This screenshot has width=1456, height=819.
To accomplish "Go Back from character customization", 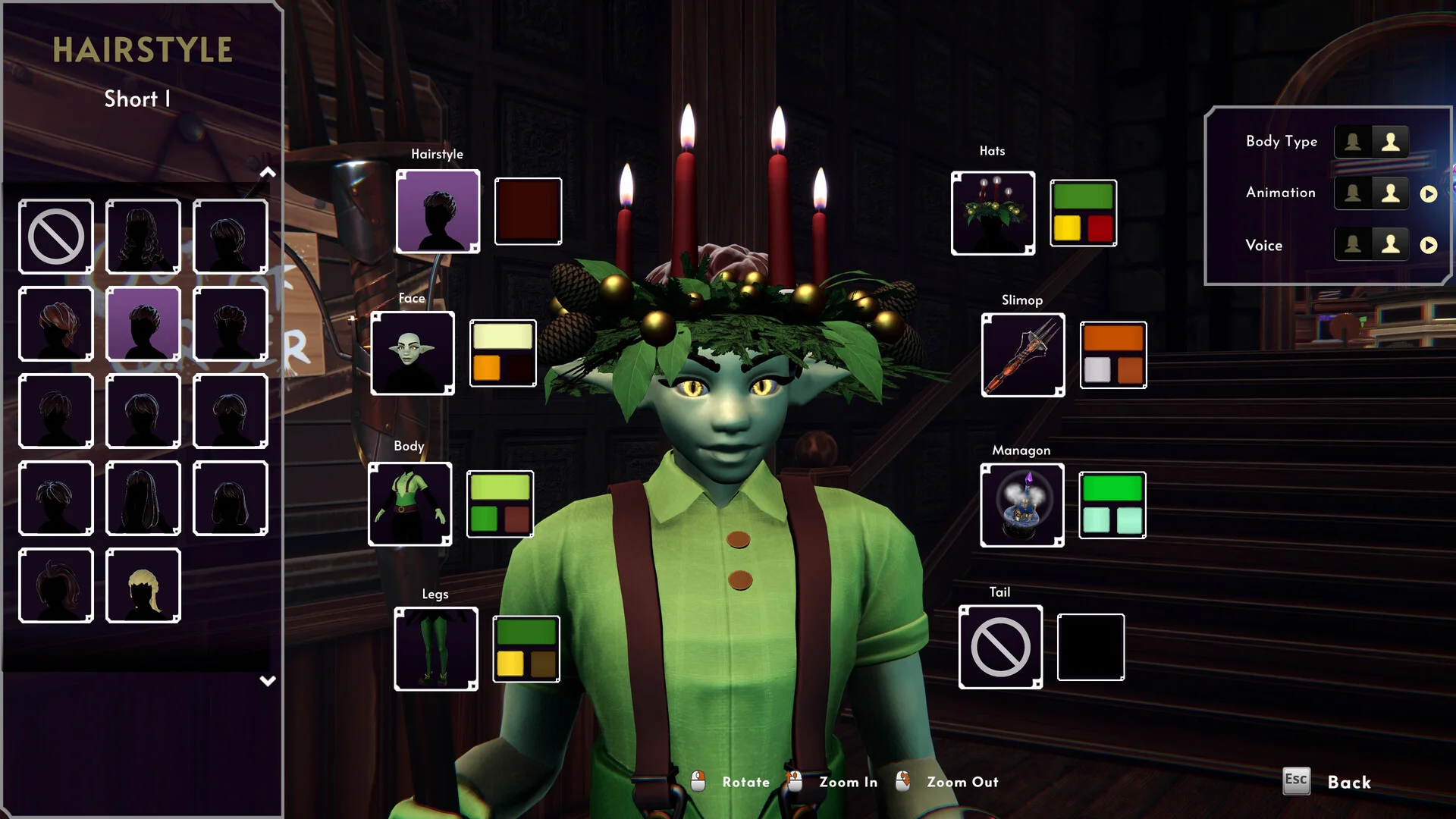I will pos(1348,783).
